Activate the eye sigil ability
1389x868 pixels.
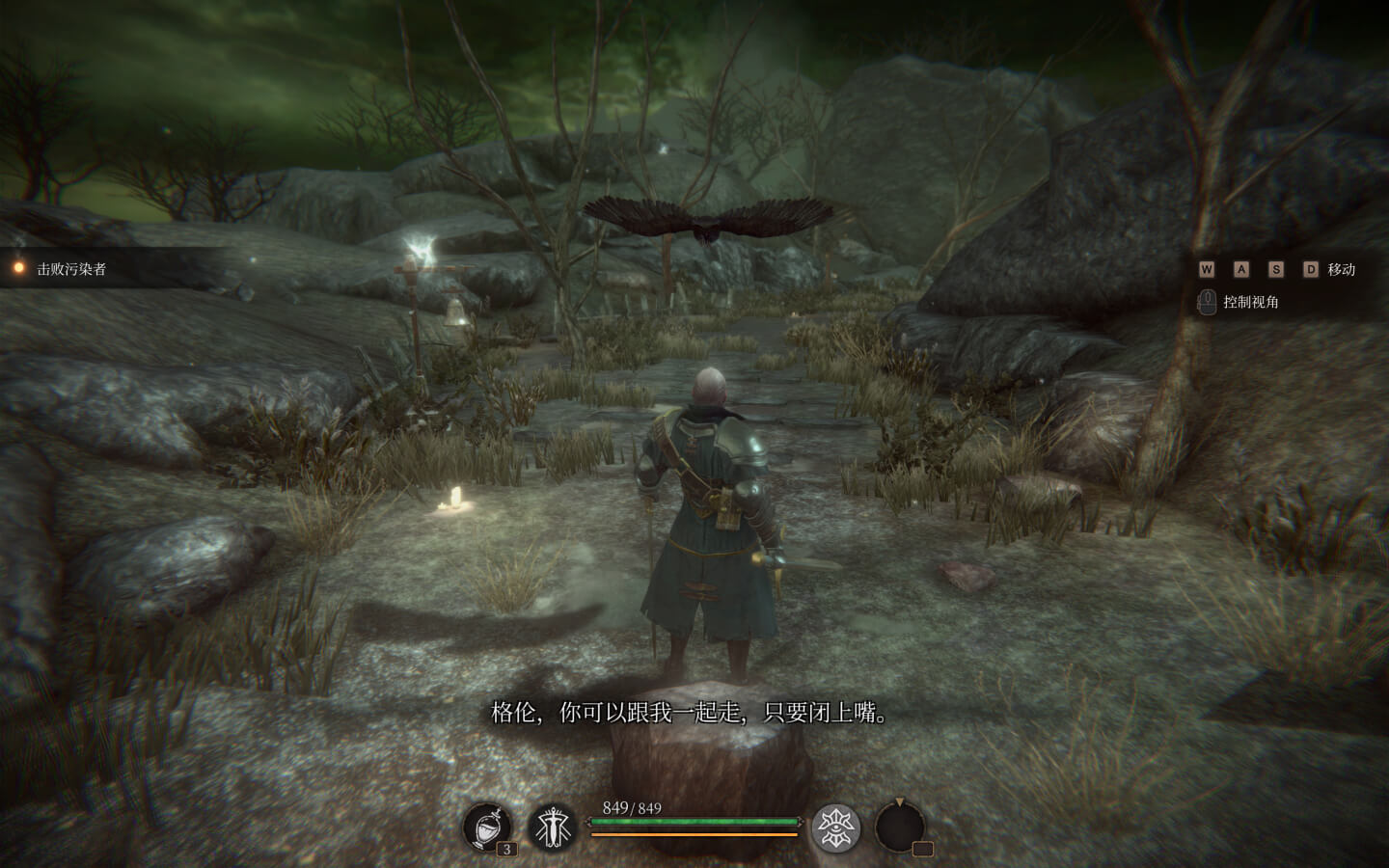click(835, 827)
